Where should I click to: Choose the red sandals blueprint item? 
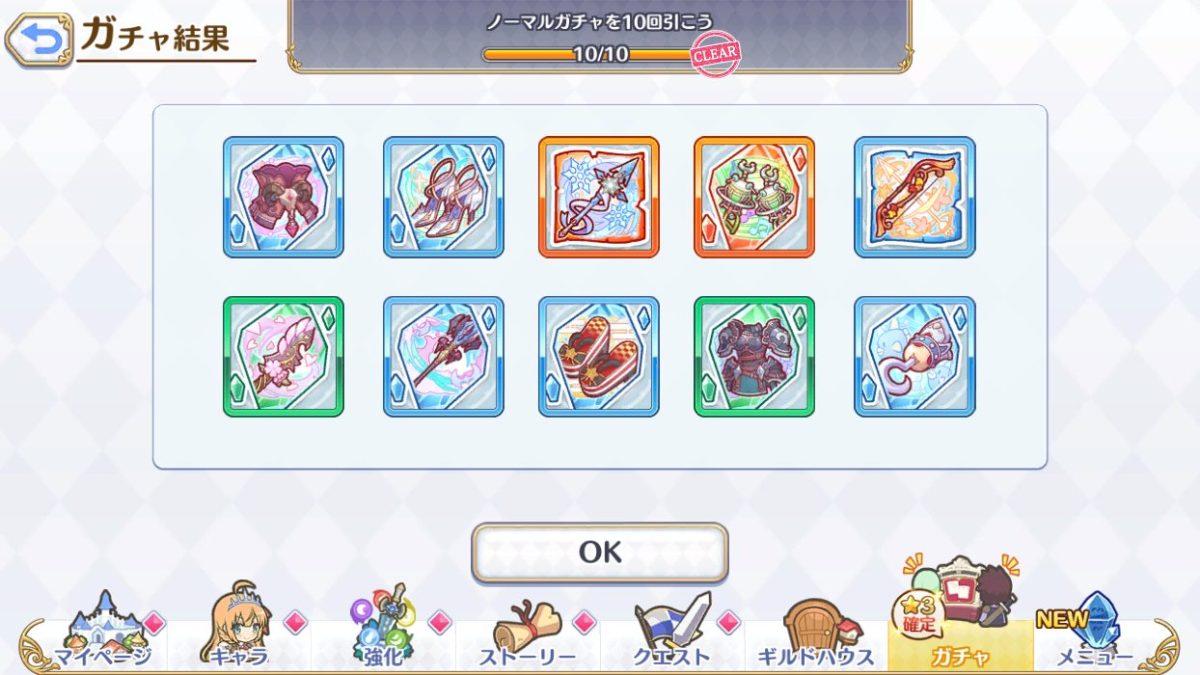click(599, 356)
